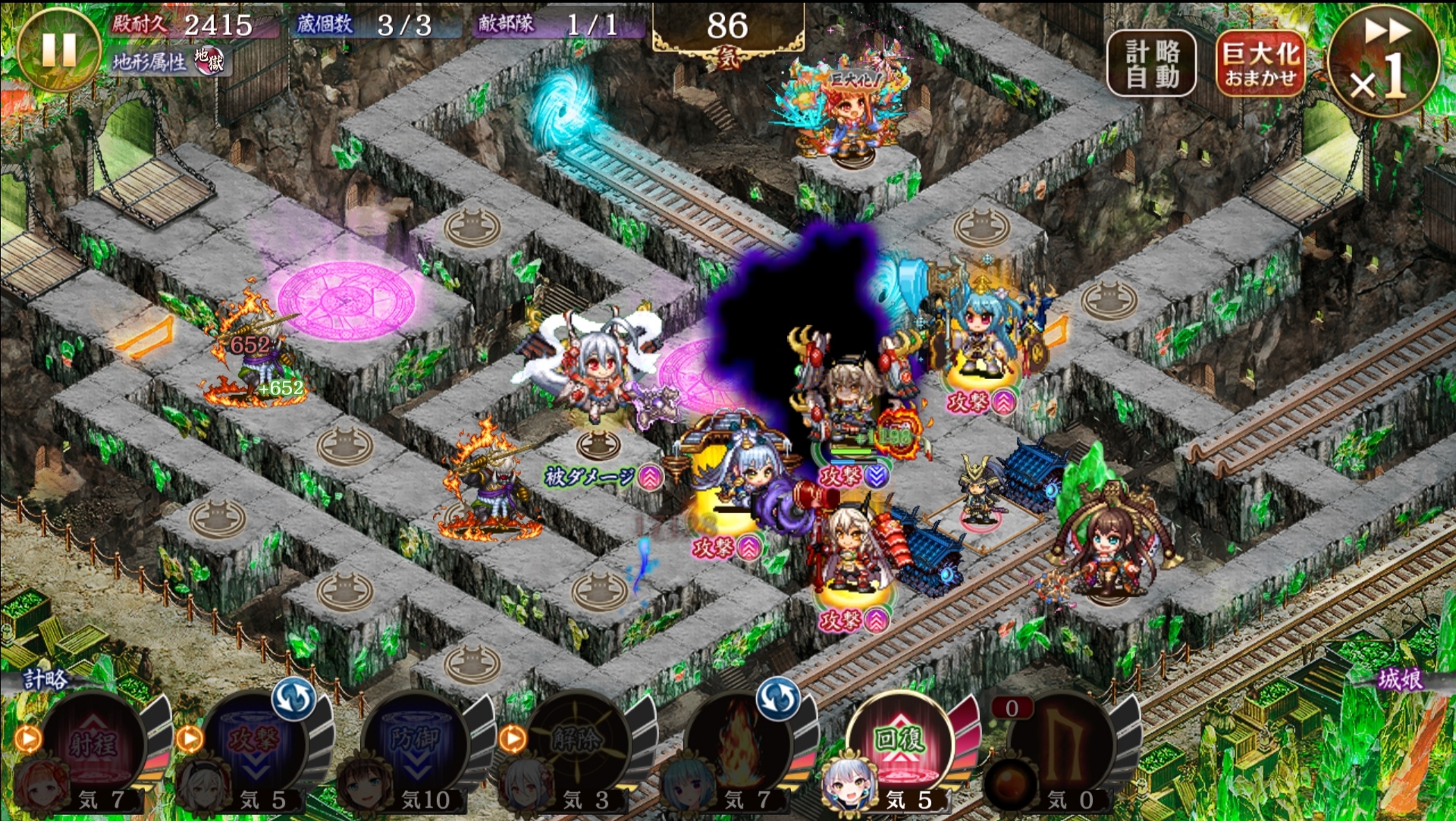Toggle the 計略自動 auto-strategy button
Viewport: 1456px width, 821px height.
pyautogui.click(x=1151, y=64)
